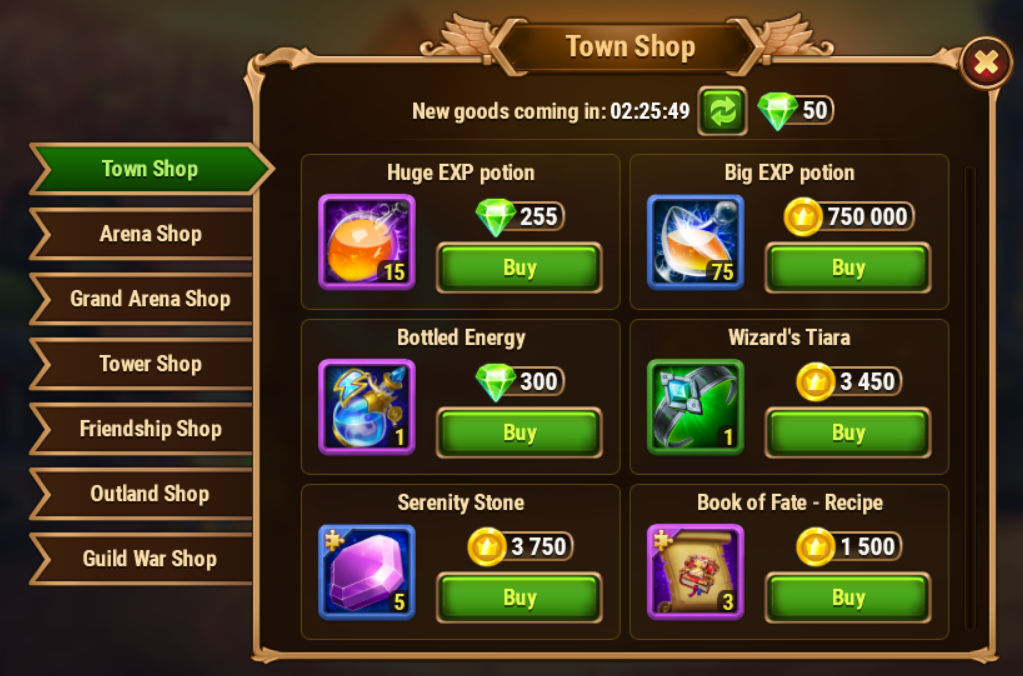The height and width of the screenshot is (676, 1023).
Task: Select the Tower Shop tab
Action: coord(150,364)
